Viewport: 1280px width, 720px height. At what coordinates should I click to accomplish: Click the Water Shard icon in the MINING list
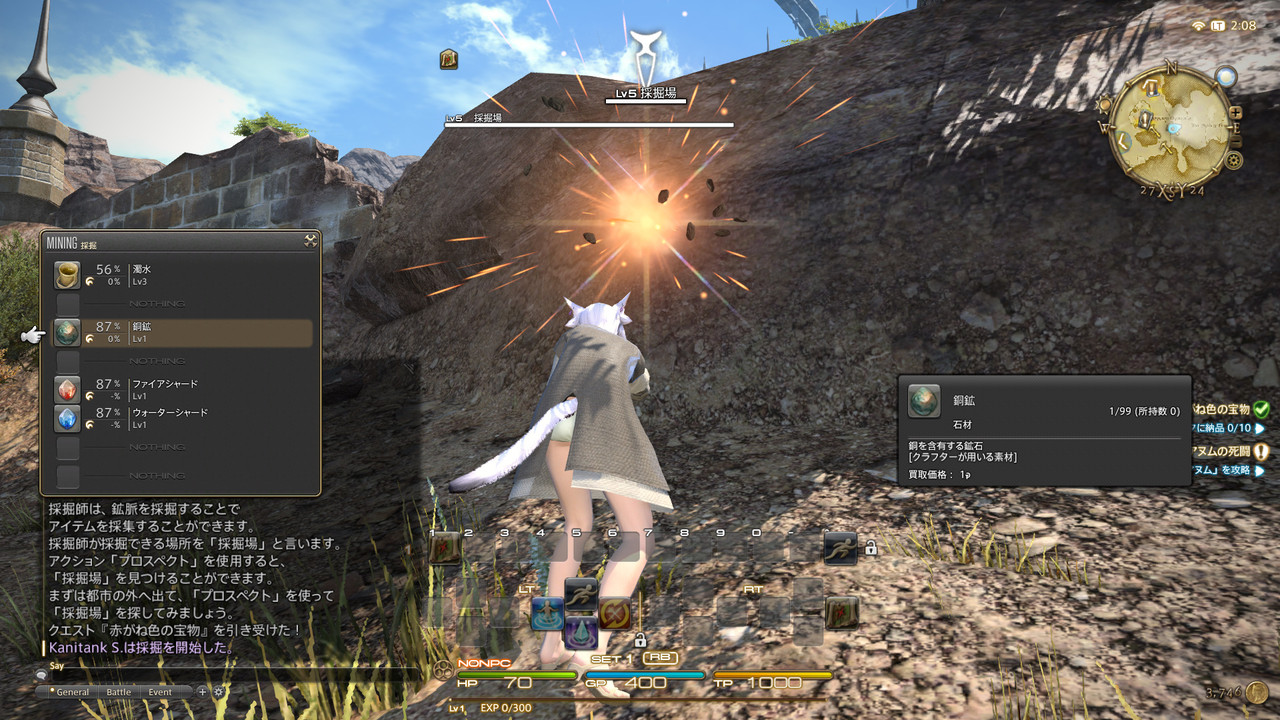[x=66, y=418]
